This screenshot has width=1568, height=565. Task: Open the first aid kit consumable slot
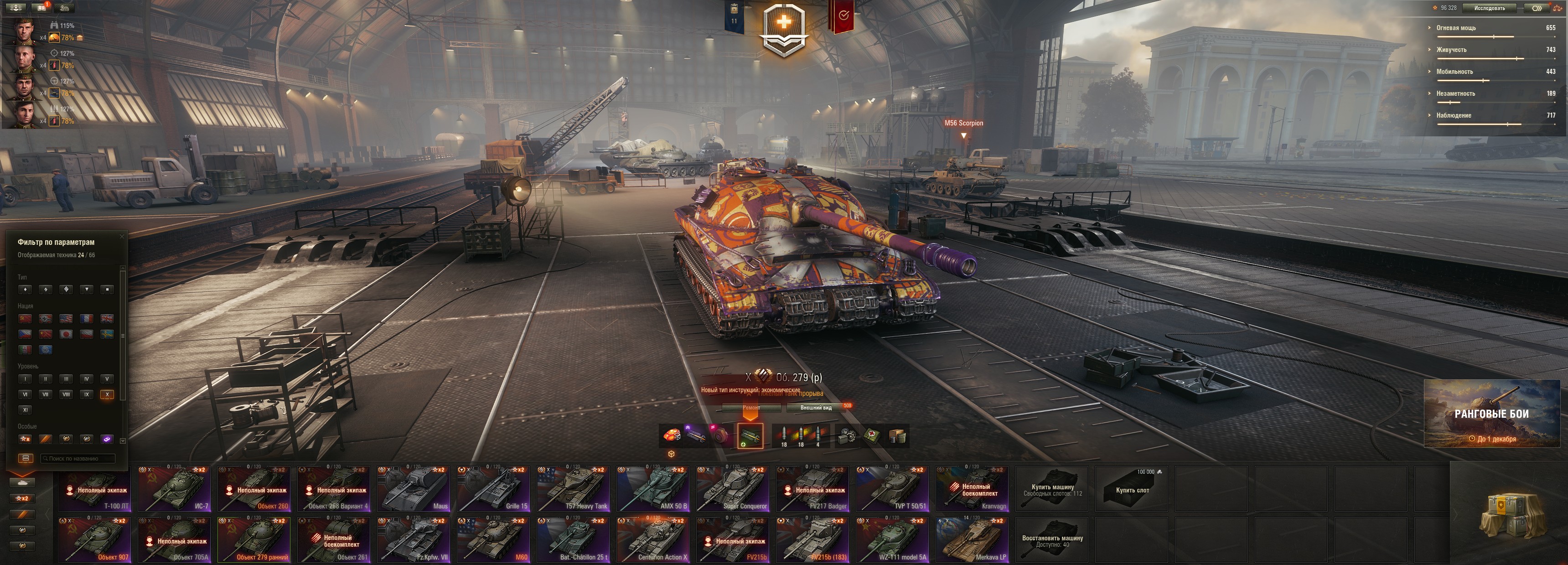pos(872,436)
